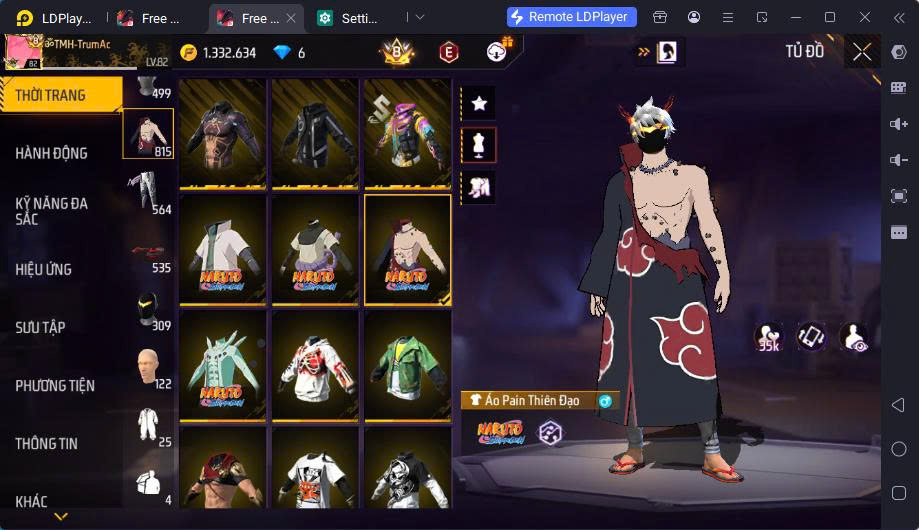Close the wardrobe with the X button
The image size is (919, 530).
[x=862, y=52]
